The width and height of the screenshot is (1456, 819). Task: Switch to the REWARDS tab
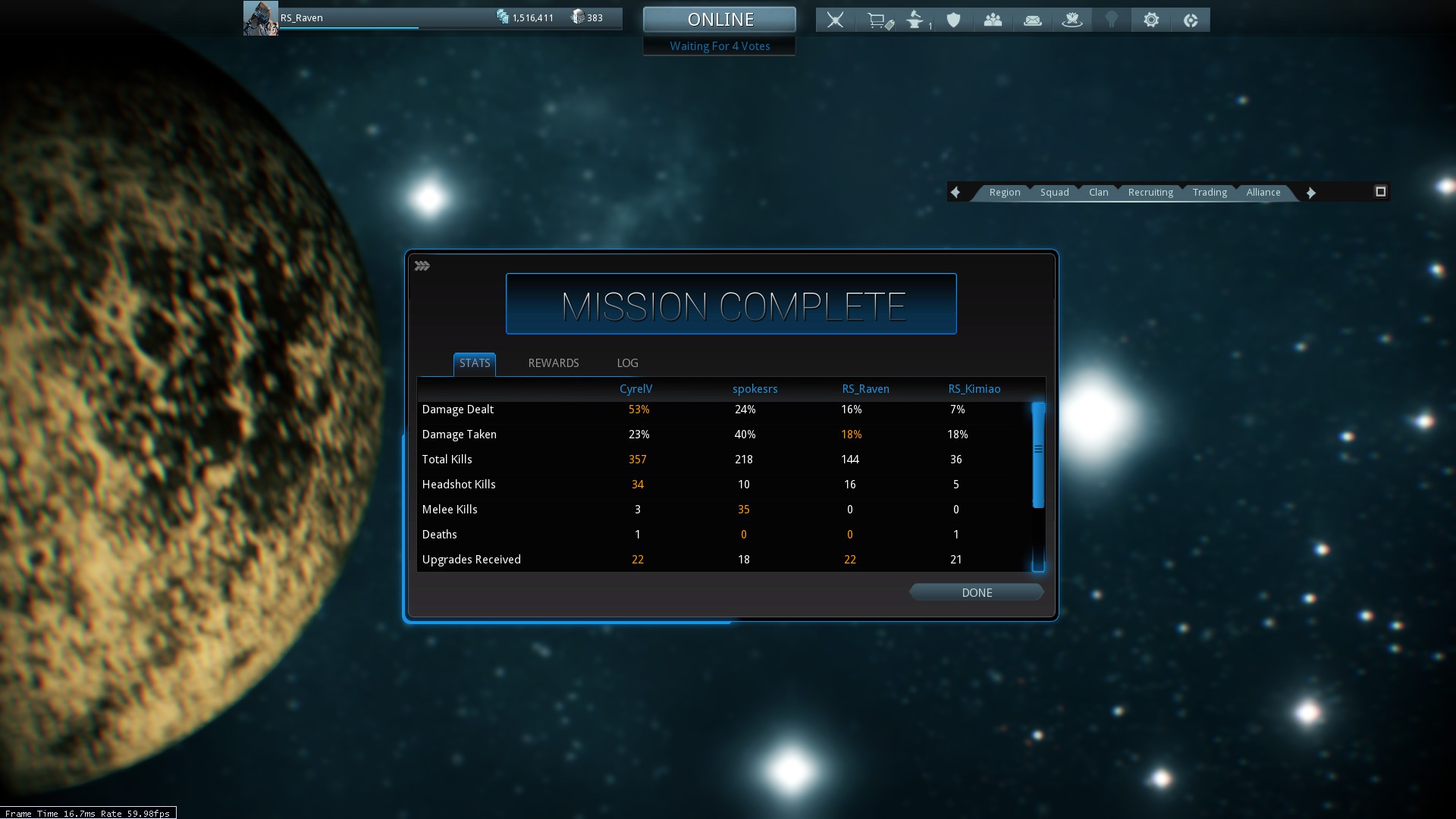553,363
